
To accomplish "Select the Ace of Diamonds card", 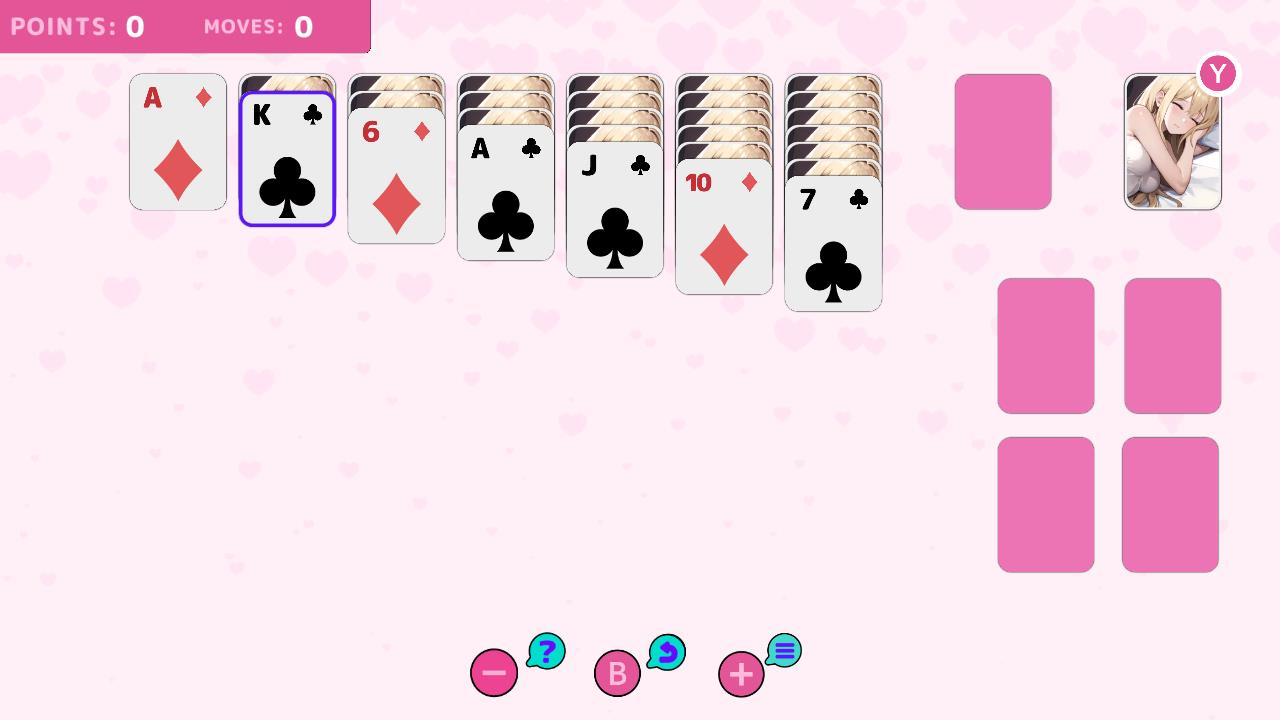I will 177,142.
